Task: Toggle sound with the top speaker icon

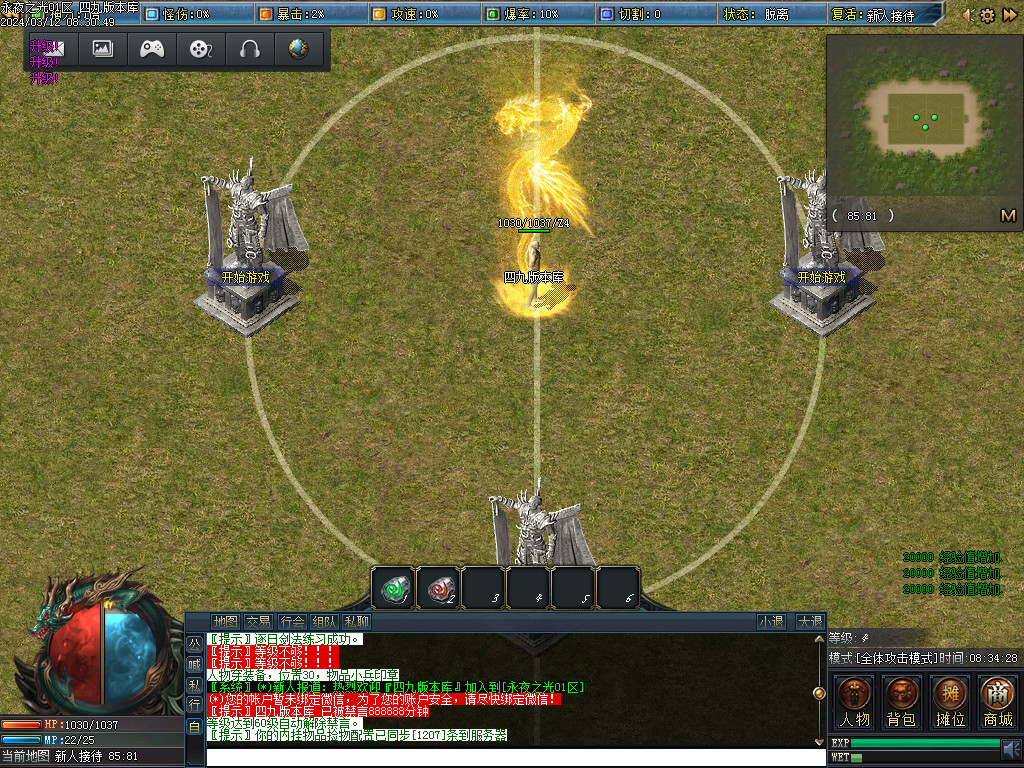Action: [x=968, y=15]
